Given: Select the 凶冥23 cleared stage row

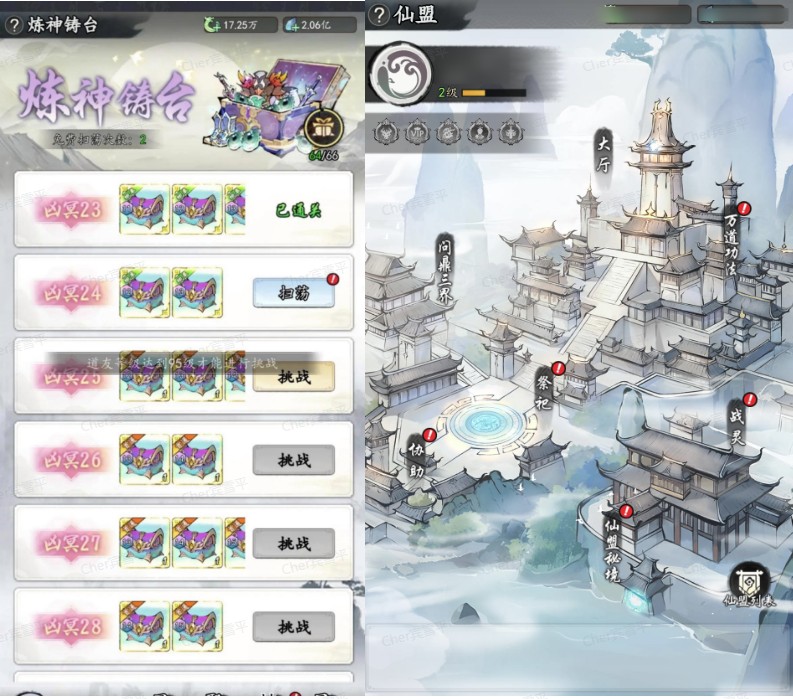Looking at the screenshot, I should 183,210.
